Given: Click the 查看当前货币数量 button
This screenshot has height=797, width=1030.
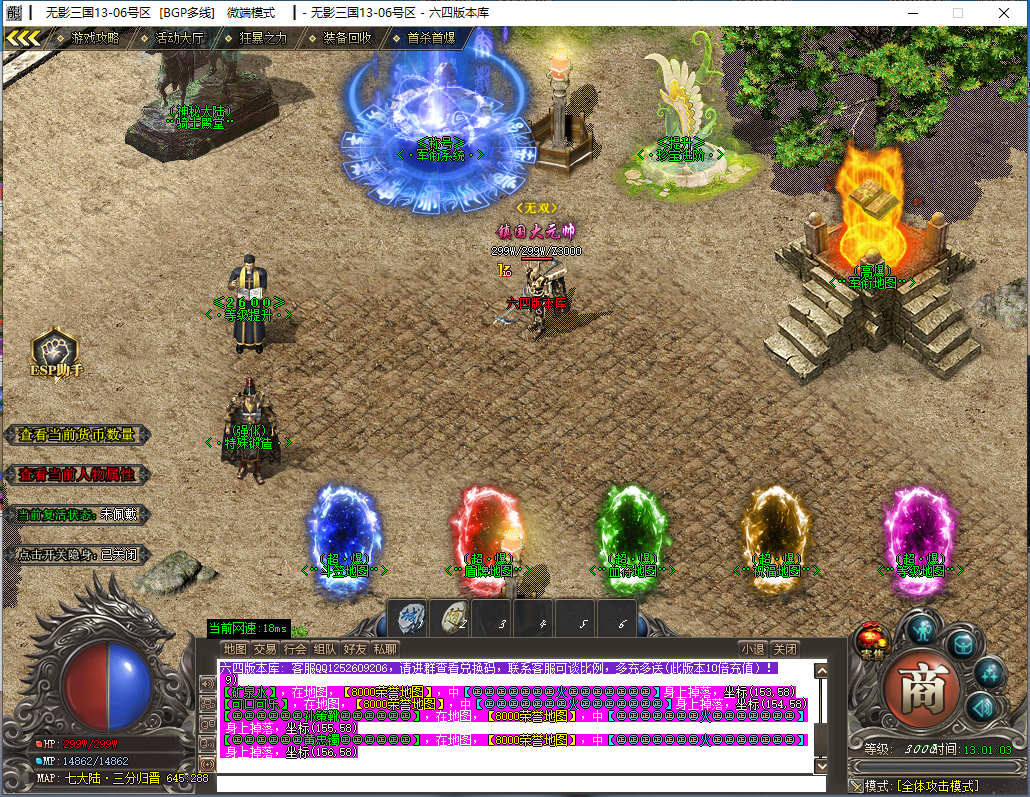Looking at the screenshot, I should point(77,435).
